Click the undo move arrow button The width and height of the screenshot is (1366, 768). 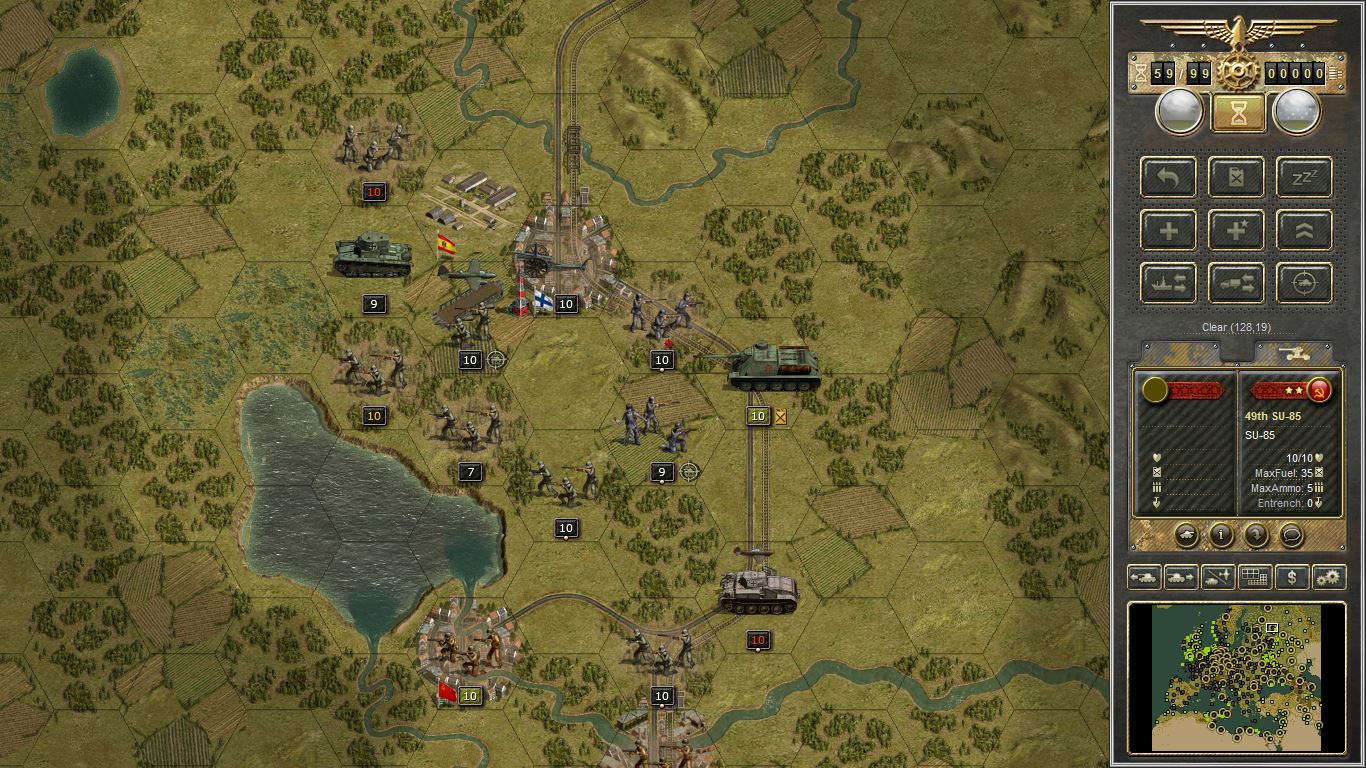tap(1168, 178)
